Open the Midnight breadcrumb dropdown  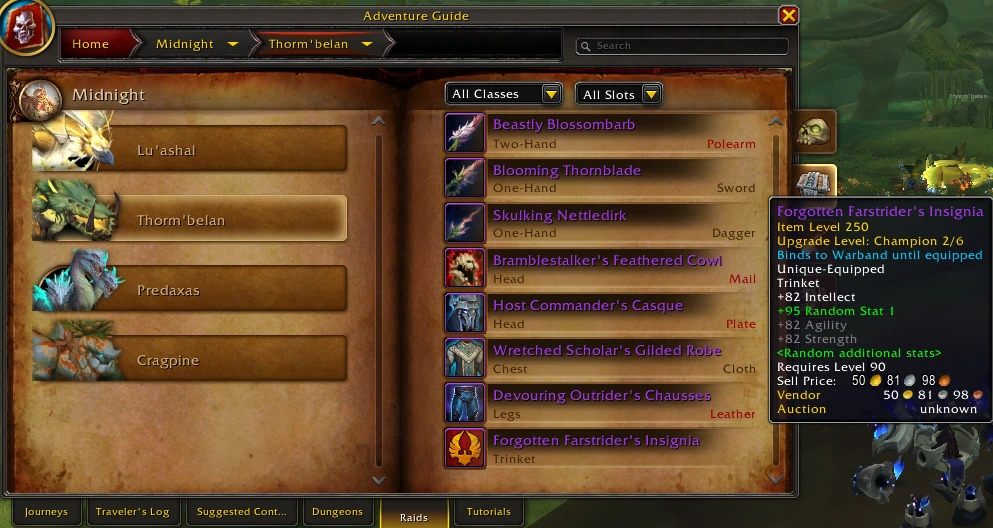tap(233, 44)
